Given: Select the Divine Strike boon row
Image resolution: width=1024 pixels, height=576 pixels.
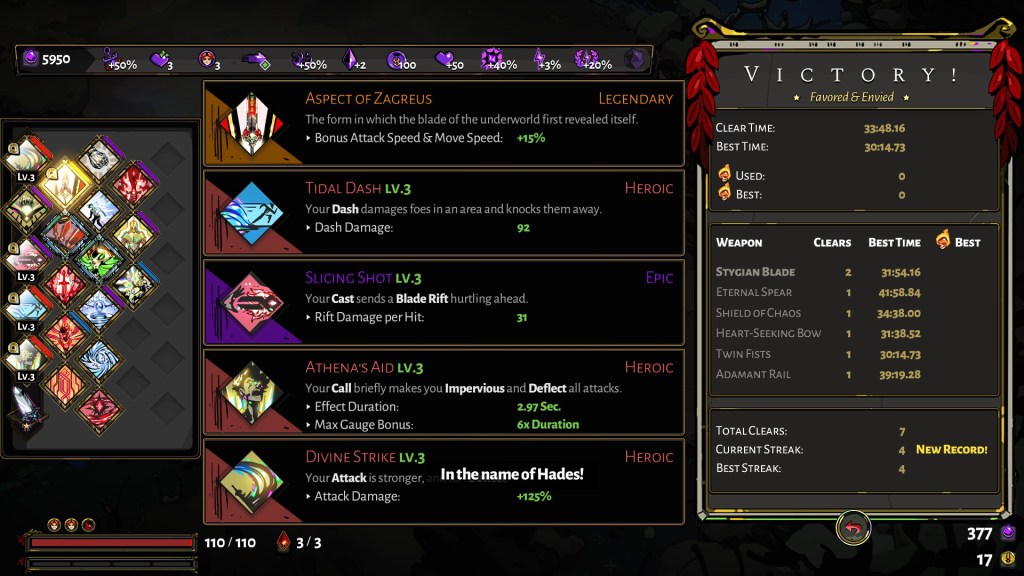Looking at the screenshot, I should [x=443, y=481].
